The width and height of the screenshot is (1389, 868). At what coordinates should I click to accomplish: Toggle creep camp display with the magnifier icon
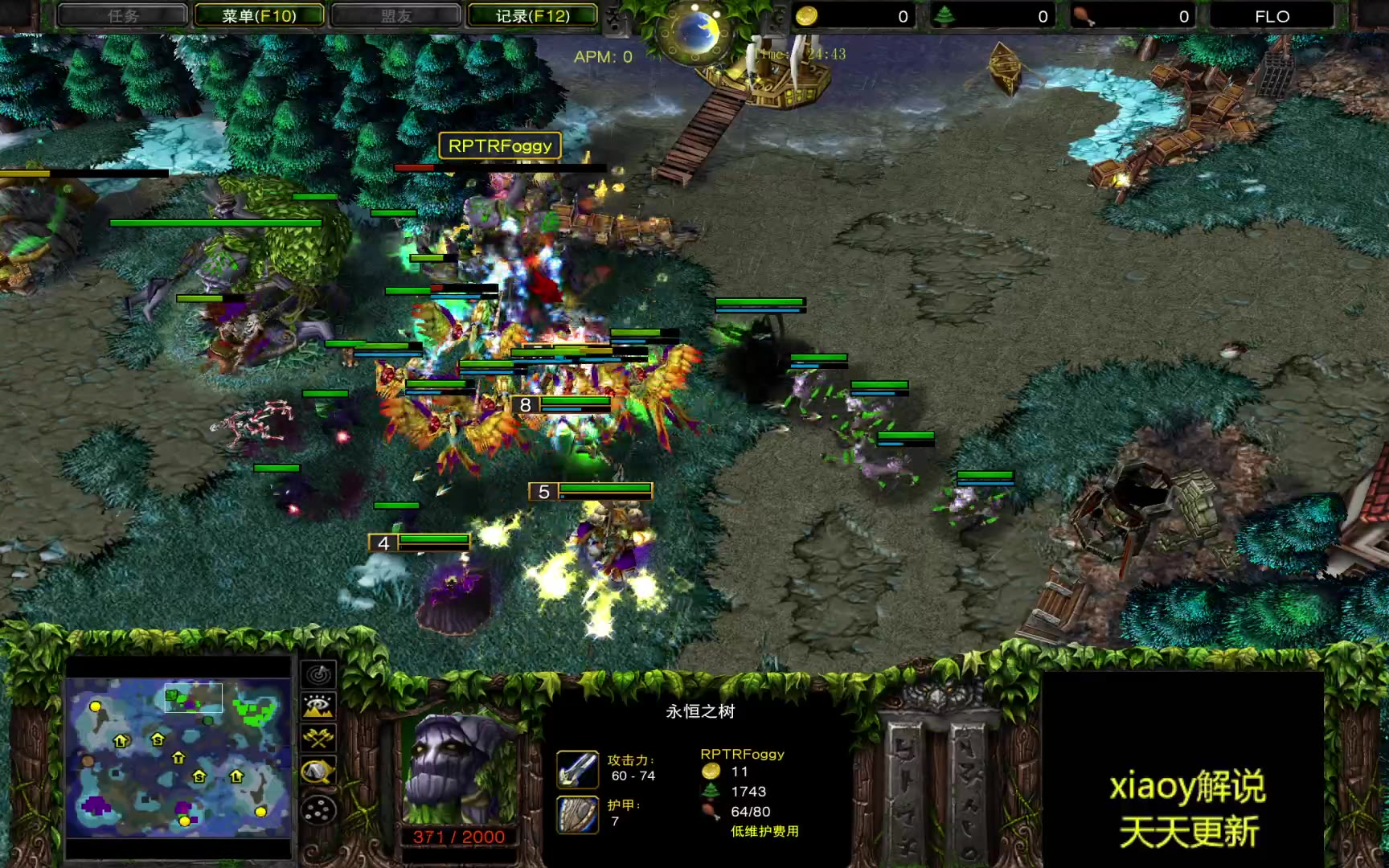click(319, 772)
